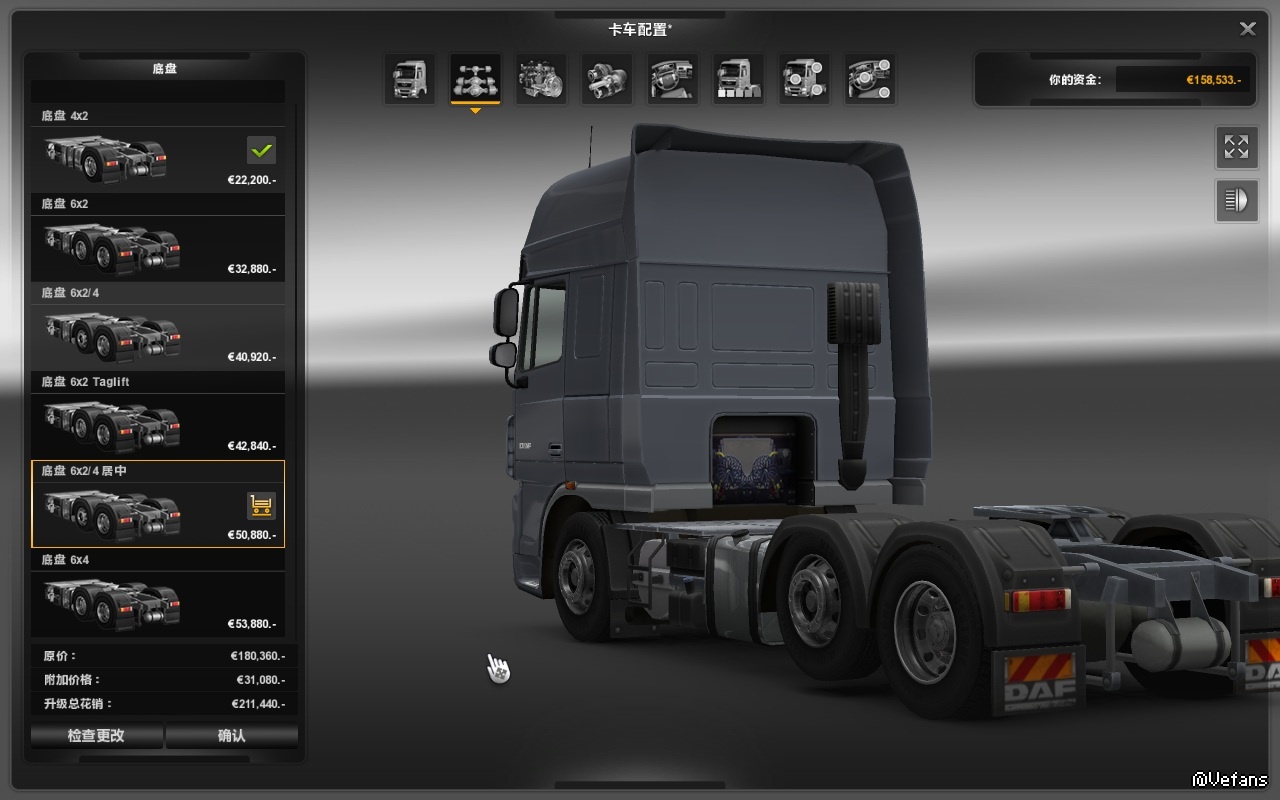Screen dimensions: 1280x800
Task: Open the interior accessories tab
Action: point(870,79)
